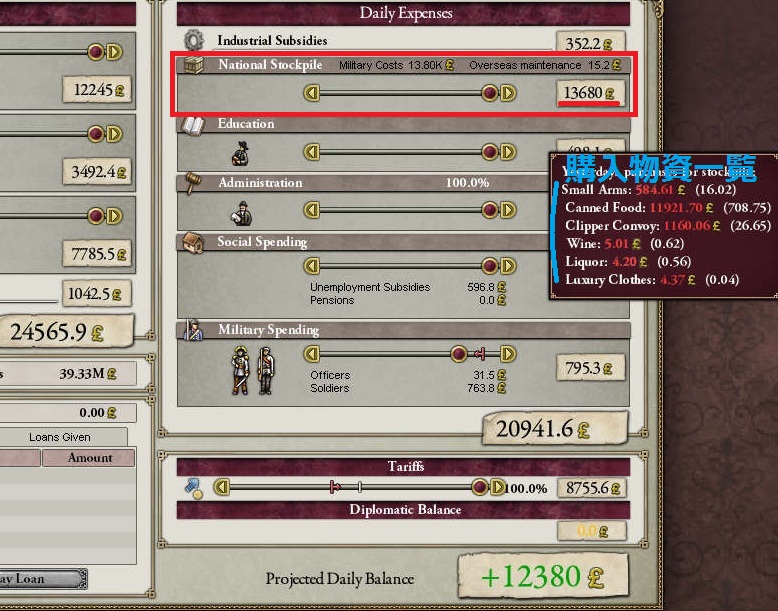Increase Social Spending with right arrow
The image size is (778, 611).
coord(508,267)
